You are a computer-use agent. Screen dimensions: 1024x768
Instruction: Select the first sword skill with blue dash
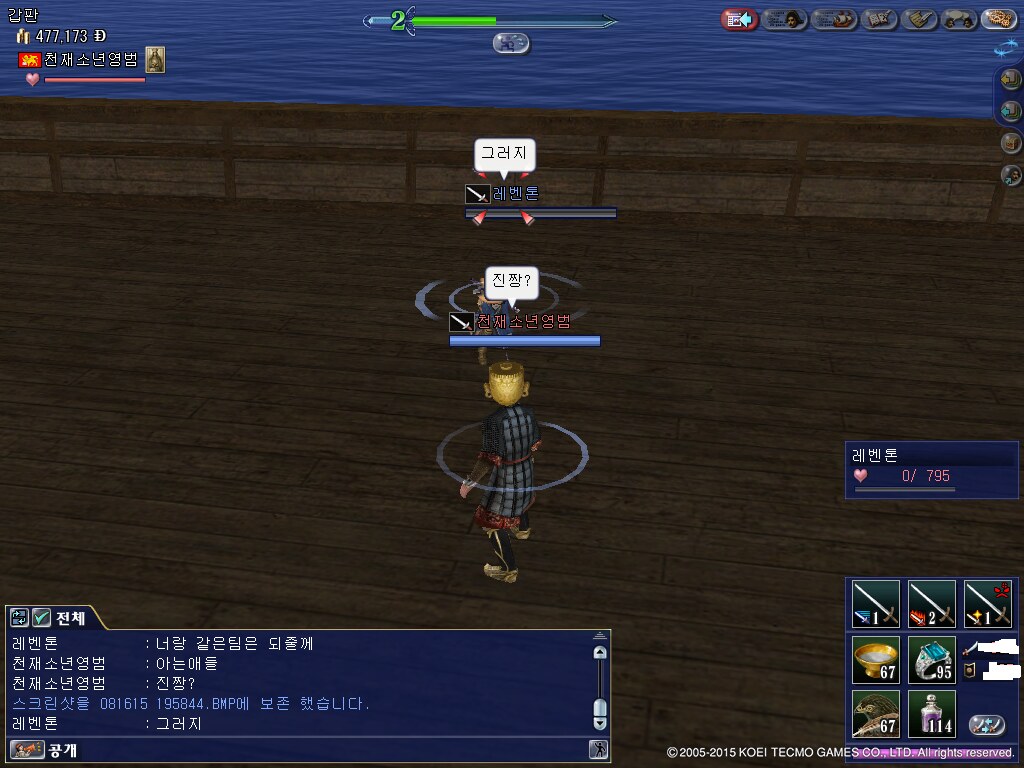[876, 604]
